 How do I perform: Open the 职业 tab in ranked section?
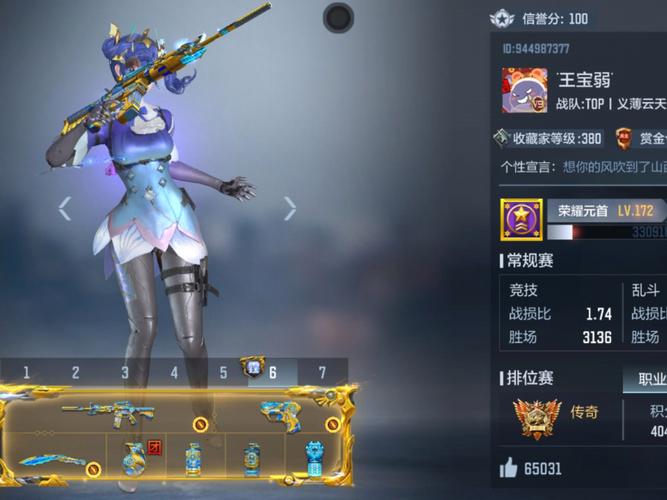(x=645, y=380)
